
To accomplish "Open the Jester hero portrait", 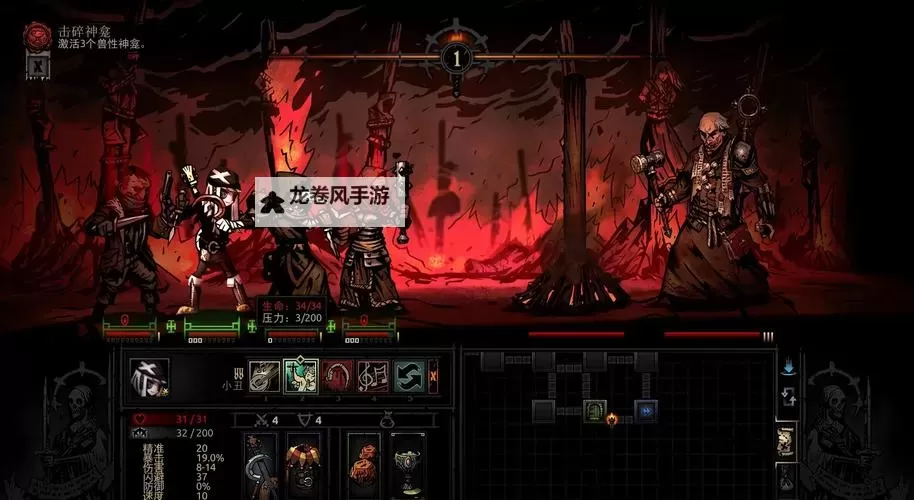I will tap(149, 376).
